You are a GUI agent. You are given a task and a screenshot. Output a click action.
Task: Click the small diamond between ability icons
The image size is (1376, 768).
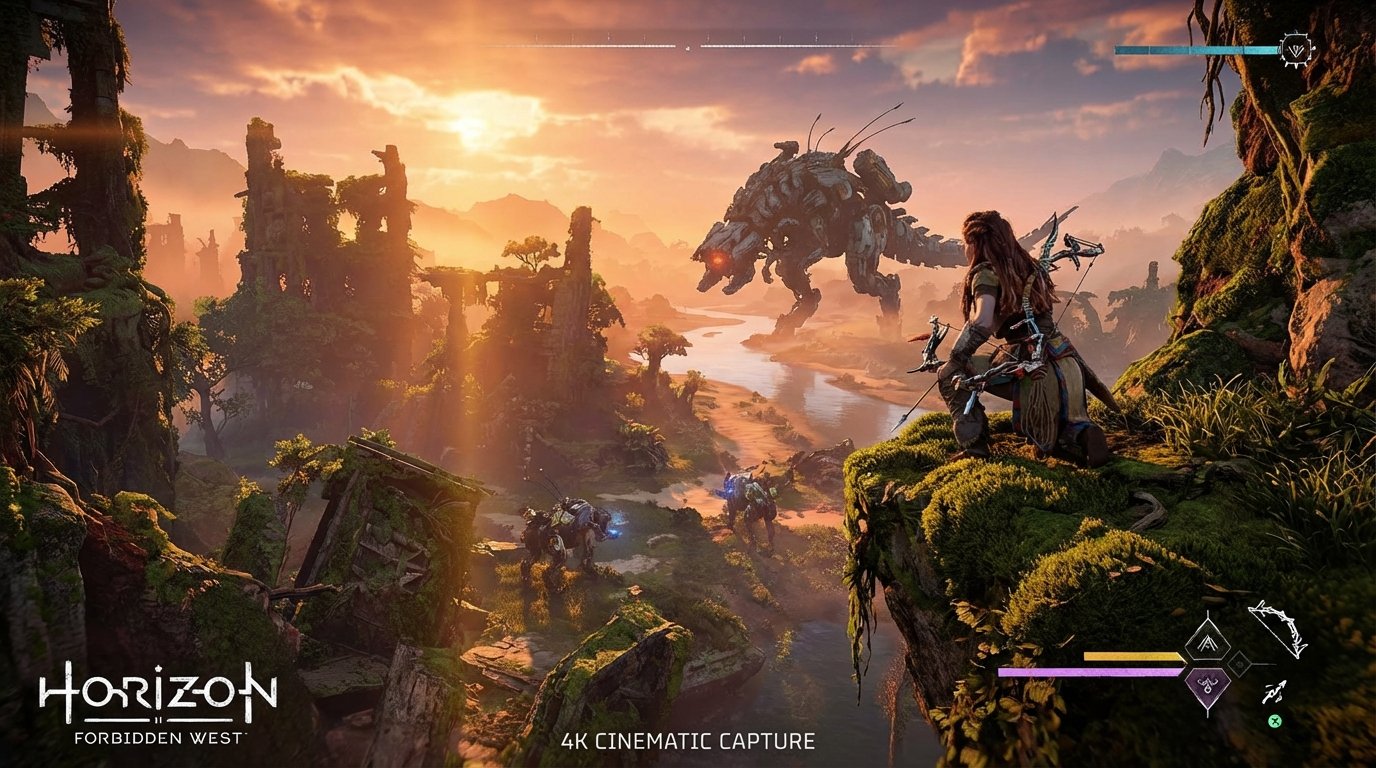click(1241, 664)
